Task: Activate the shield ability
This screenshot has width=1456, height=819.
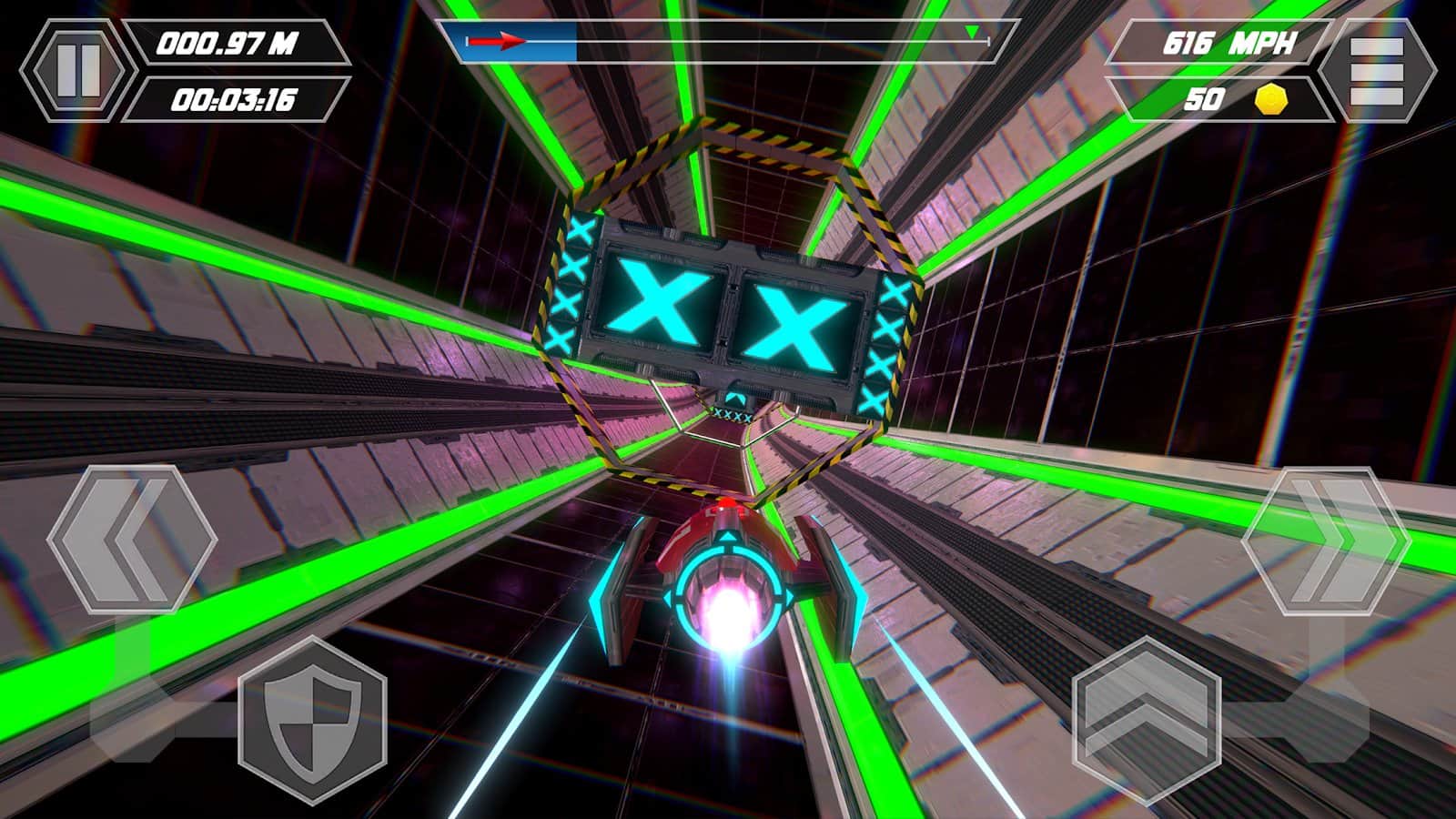Action: click(313, 719)
